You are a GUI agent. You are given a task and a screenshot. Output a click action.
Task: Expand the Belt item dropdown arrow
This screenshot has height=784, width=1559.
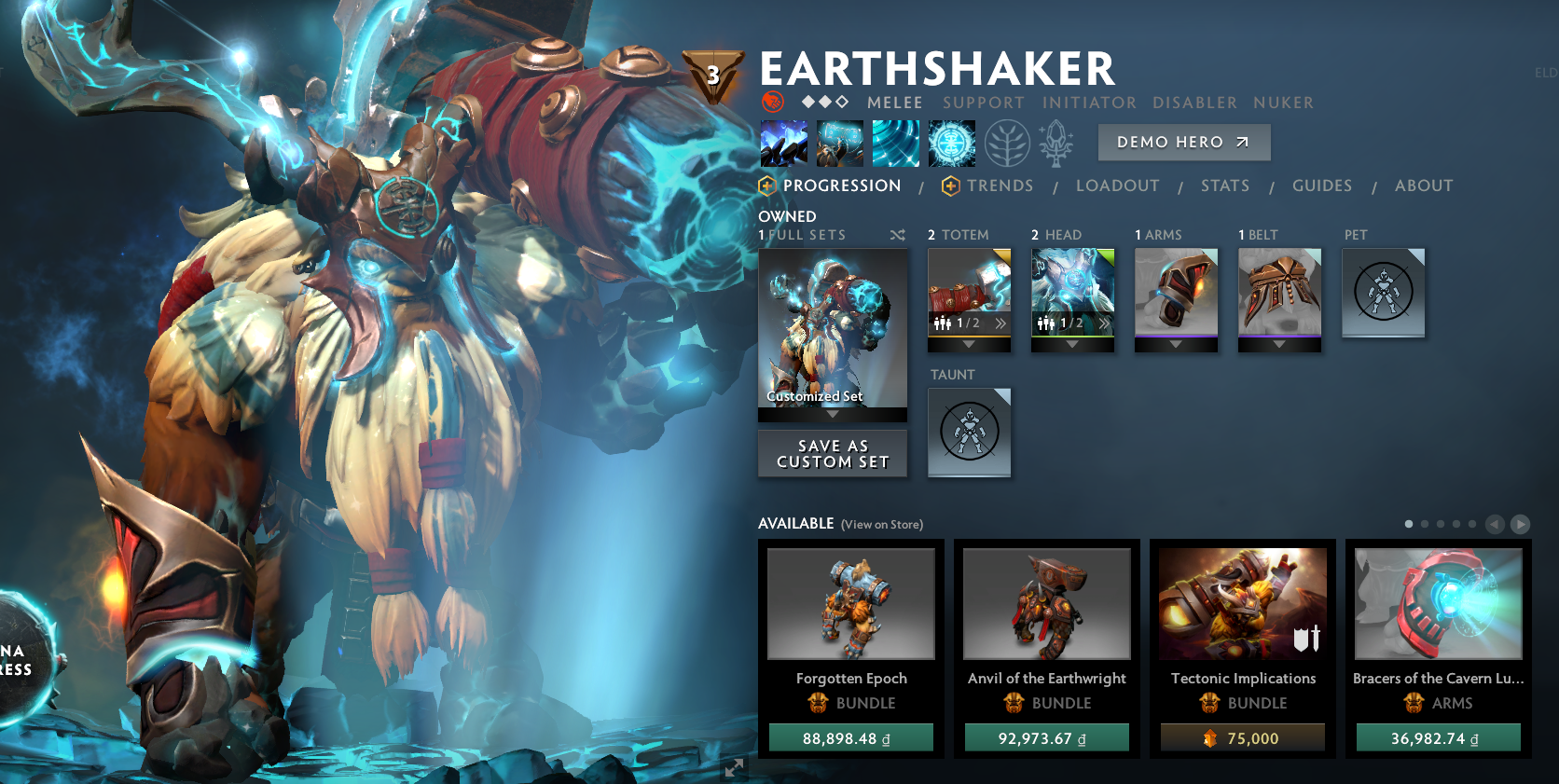pos(1279,343)
